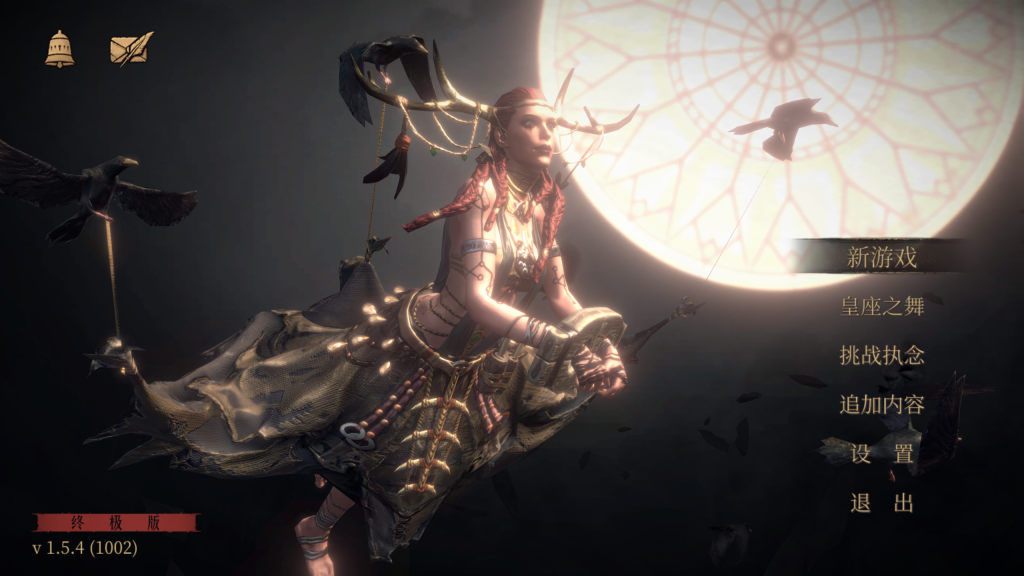Start a new game with 新游戏

(x=881, y=257)
